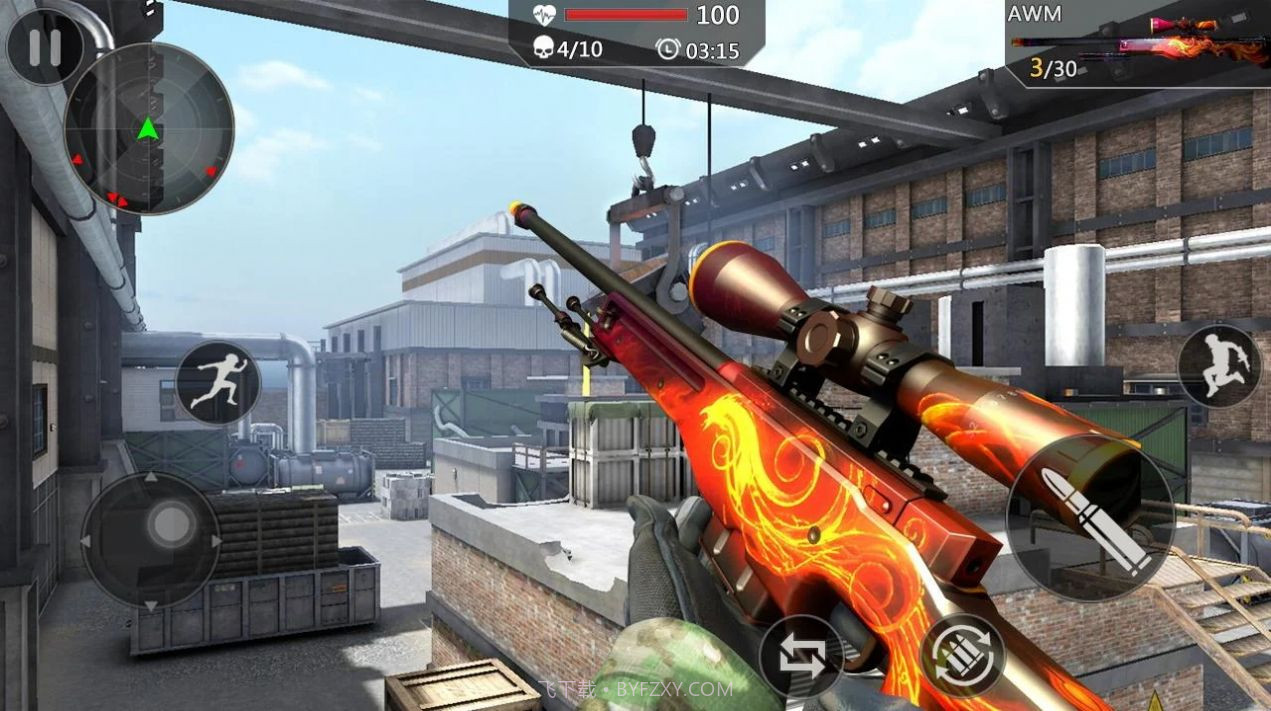
Task: Activate the sprint running-man button
Action: coord(218,382)
